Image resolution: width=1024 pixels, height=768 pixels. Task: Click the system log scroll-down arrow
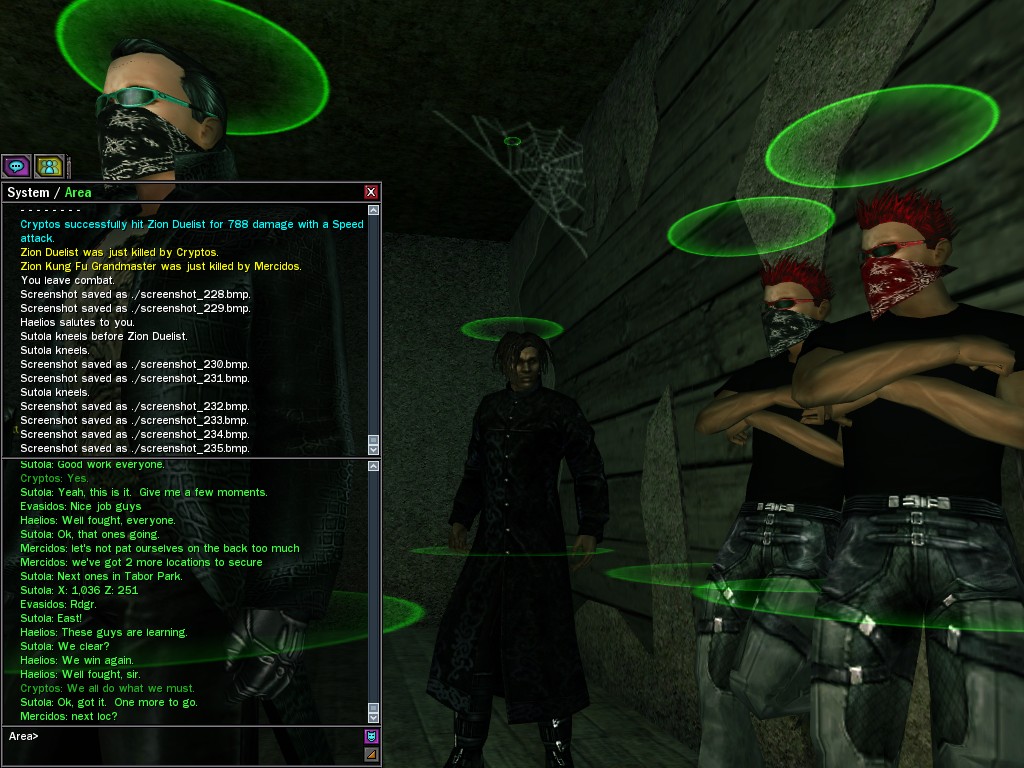point(374,449)
